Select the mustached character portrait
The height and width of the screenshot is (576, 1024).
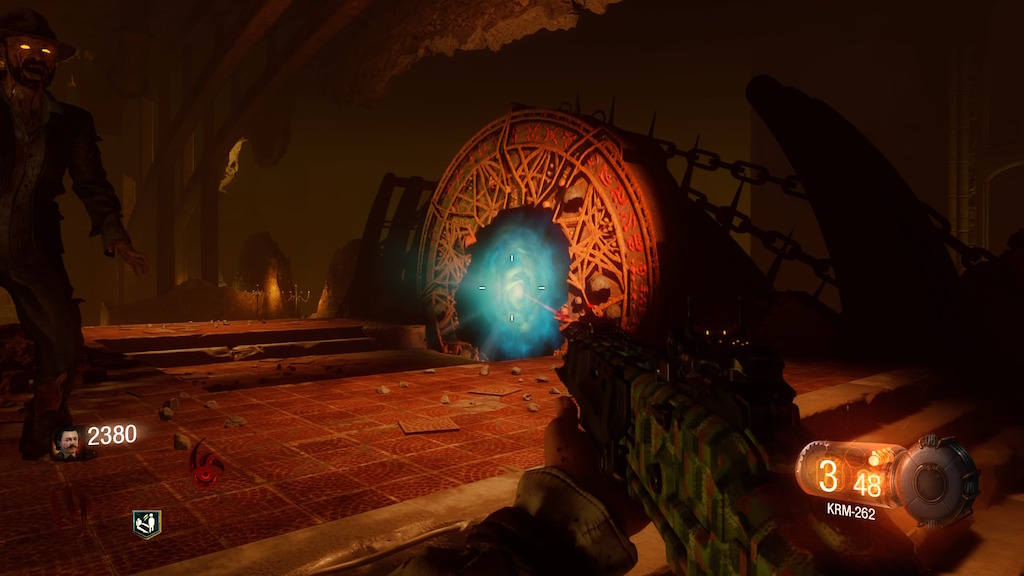(x=68, y=442)
